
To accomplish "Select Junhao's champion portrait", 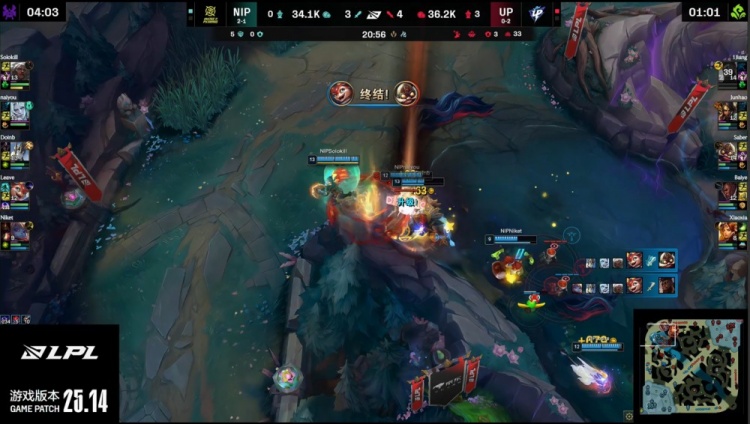I will 728,114.
